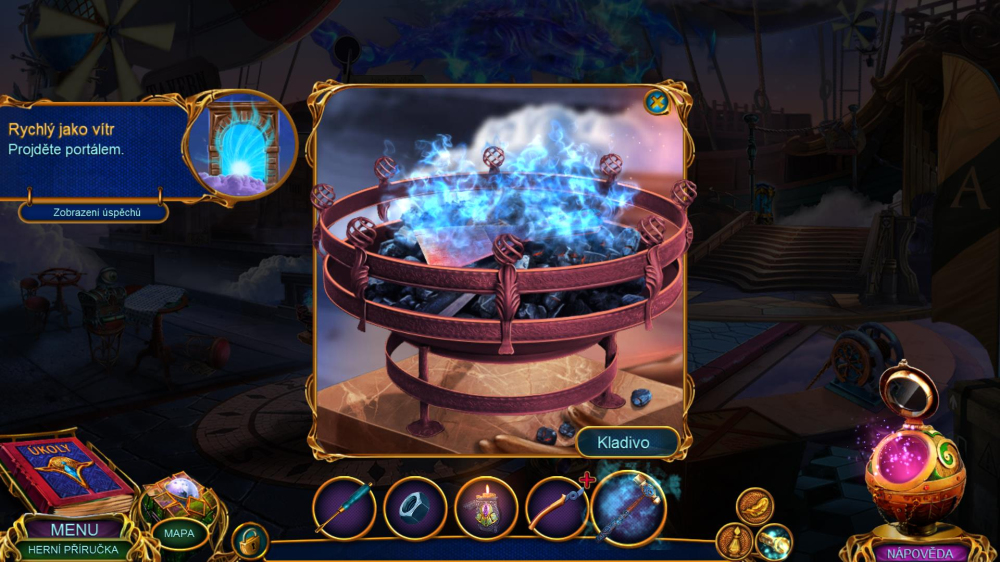Toggle the inventory padlock
This screenshot has width=1000, height=562.
pos(249,541)
